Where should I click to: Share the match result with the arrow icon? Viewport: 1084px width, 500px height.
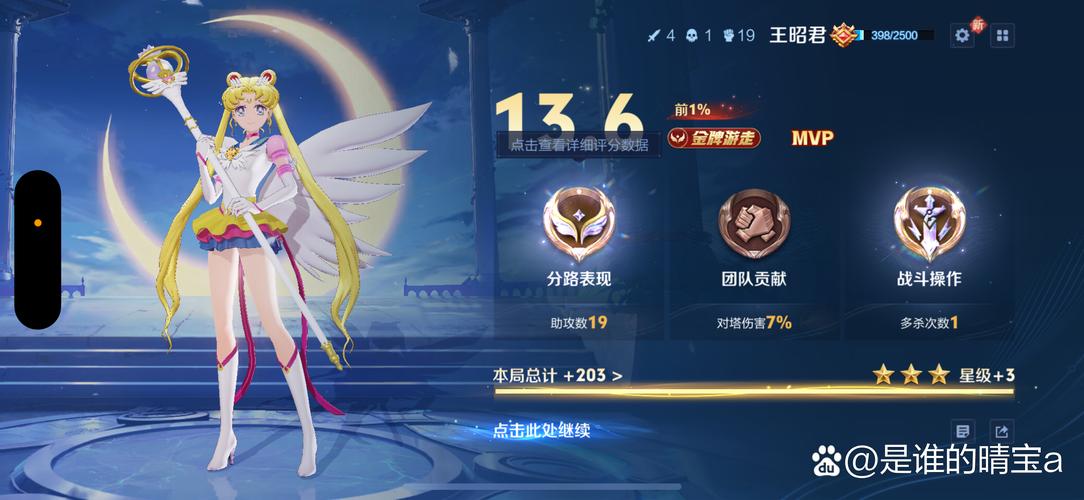[1001, 431]
